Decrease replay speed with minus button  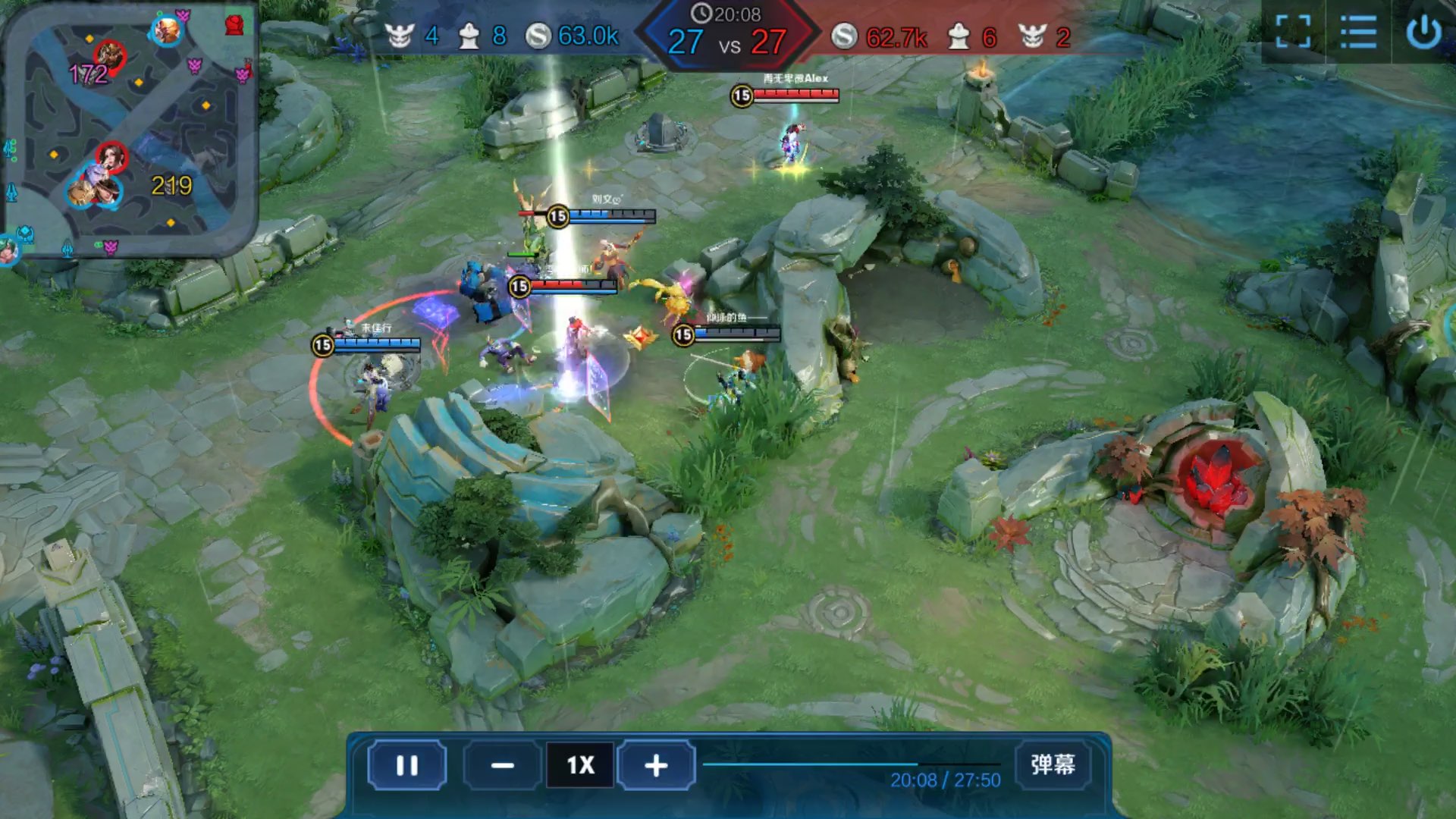502,765
